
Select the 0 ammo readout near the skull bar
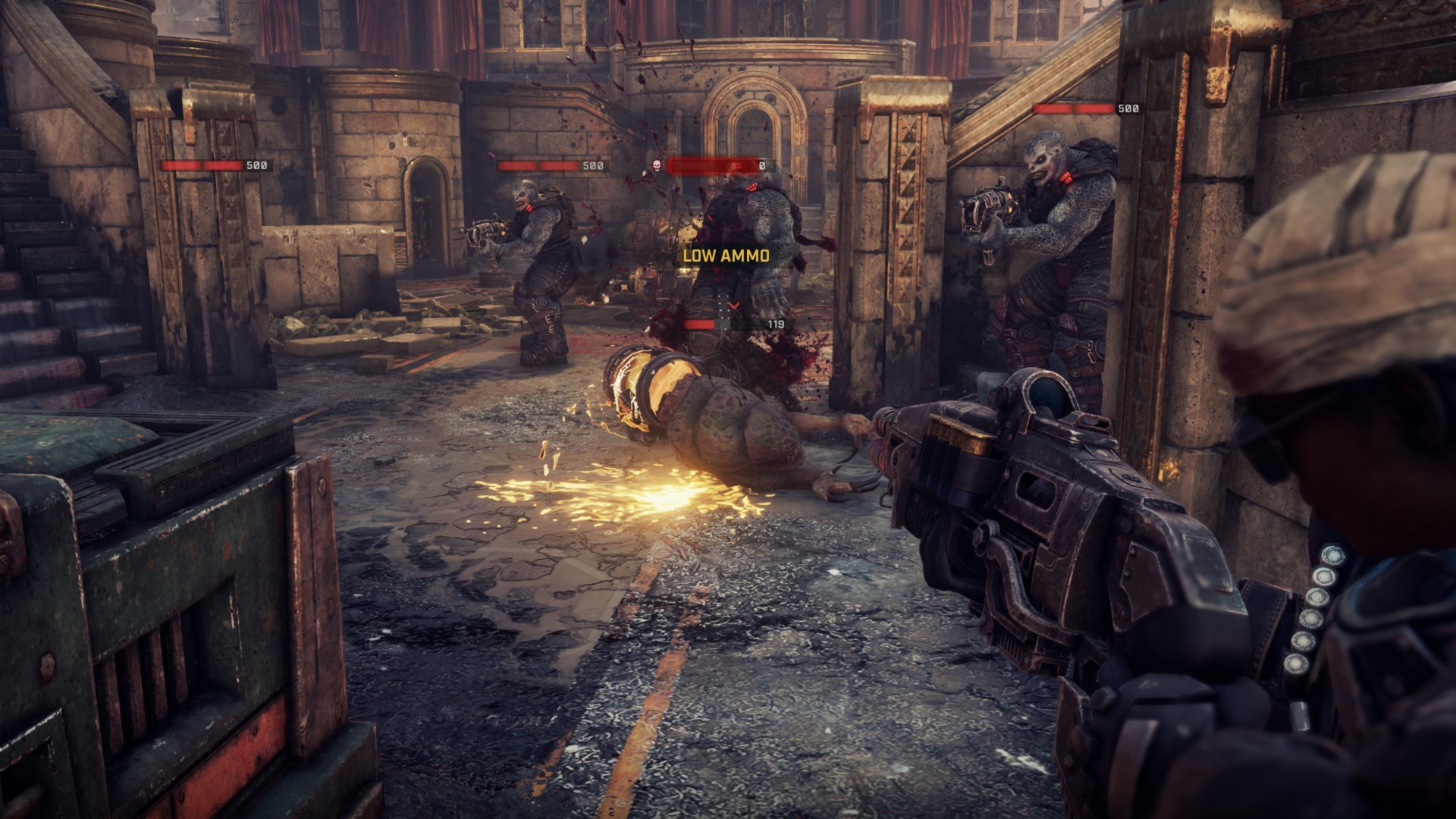pyautogui.click(x=761, y=164)
